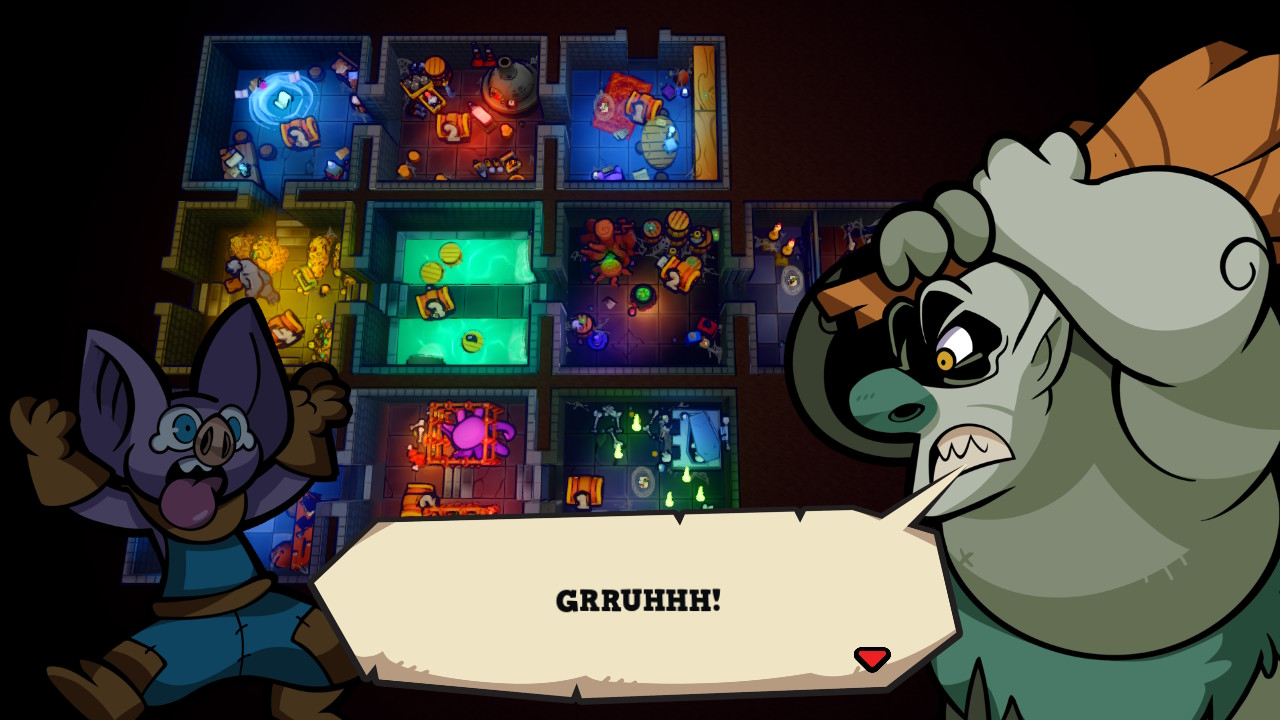Select the red rug in the top-right room
This screenshot has height=720, width=1280.
click(x=622, y=92)
